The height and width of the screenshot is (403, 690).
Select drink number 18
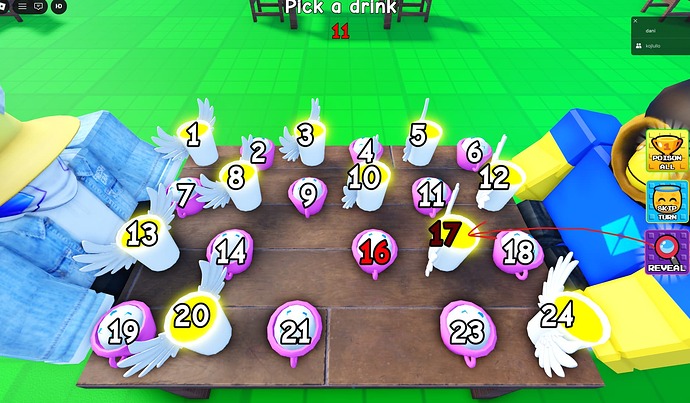point(518,250)
